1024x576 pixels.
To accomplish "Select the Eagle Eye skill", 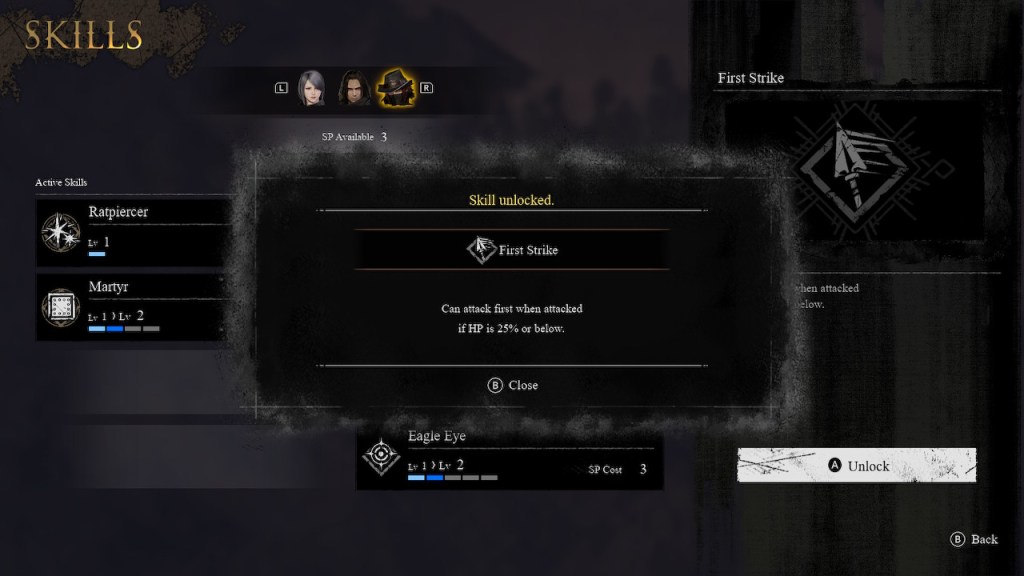I will (509, 460).
